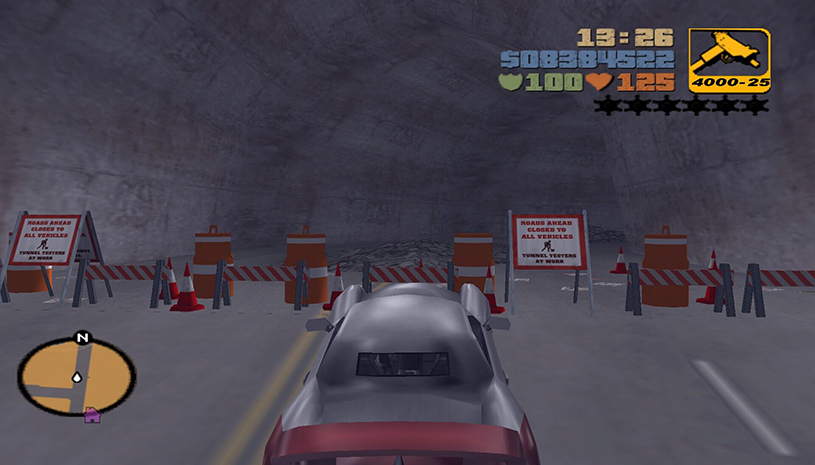Image resolution: width=815 pixels, height=465 pixels.
Task: Click the pink safehouse marker on radar
Action: coord(93,413)
